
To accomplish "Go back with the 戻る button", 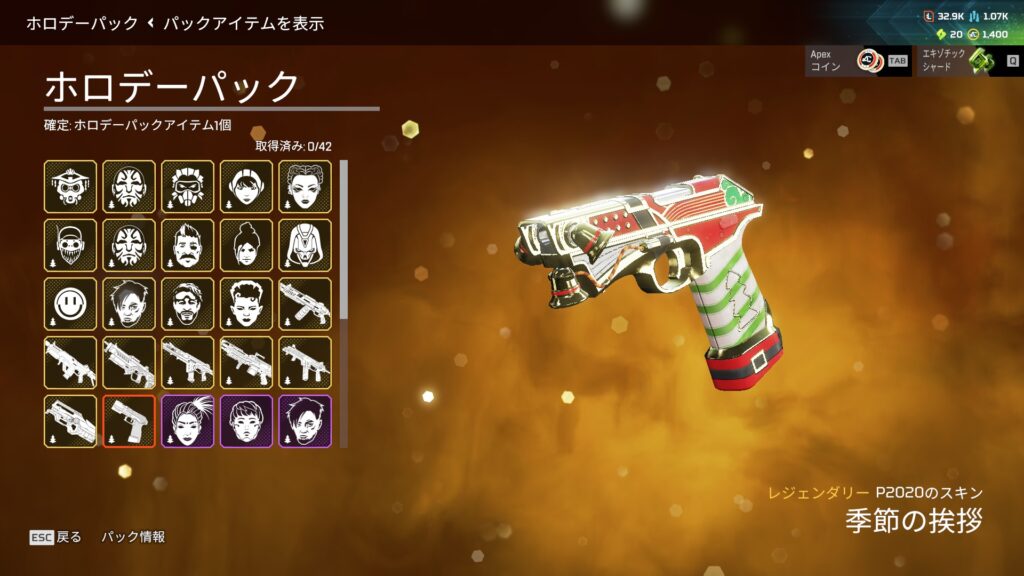I will pyautogui.click(x=56, y=537).
